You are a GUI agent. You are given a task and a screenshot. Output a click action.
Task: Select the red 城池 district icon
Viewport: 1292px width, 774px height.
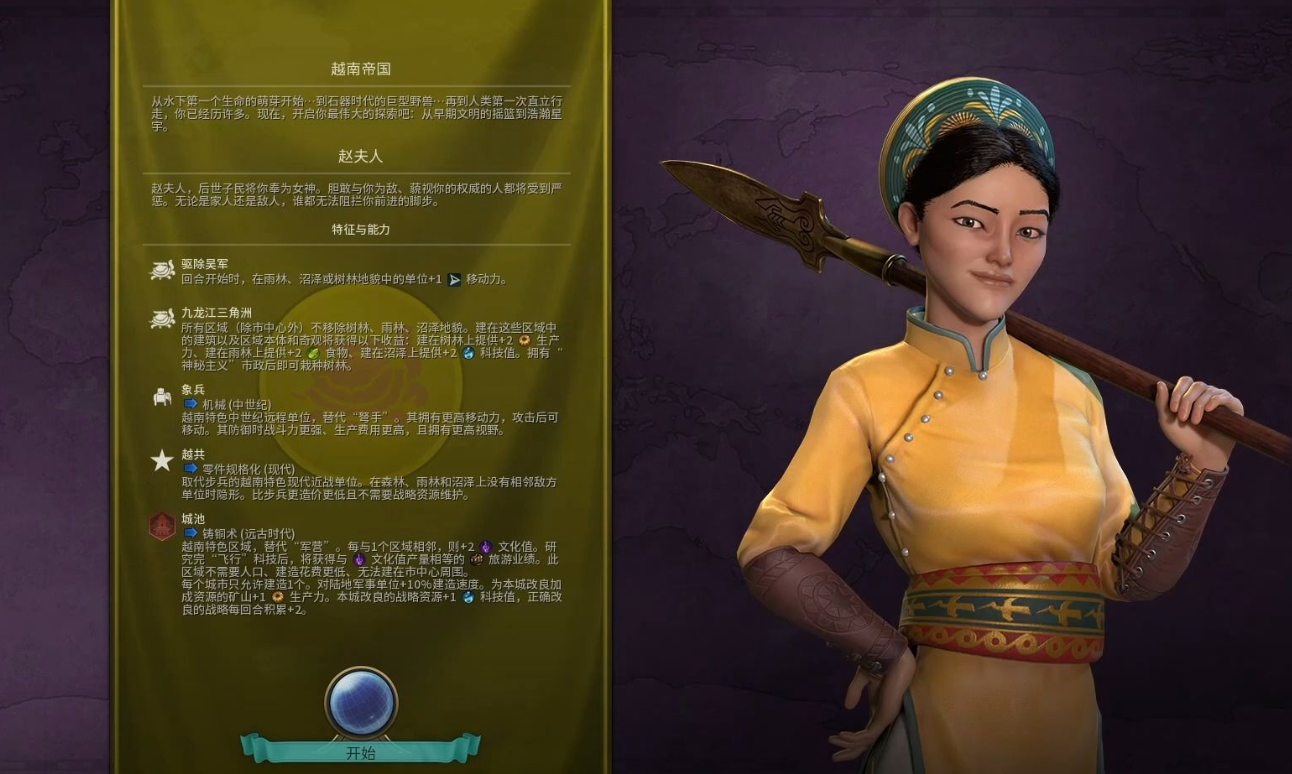[161, 525]
